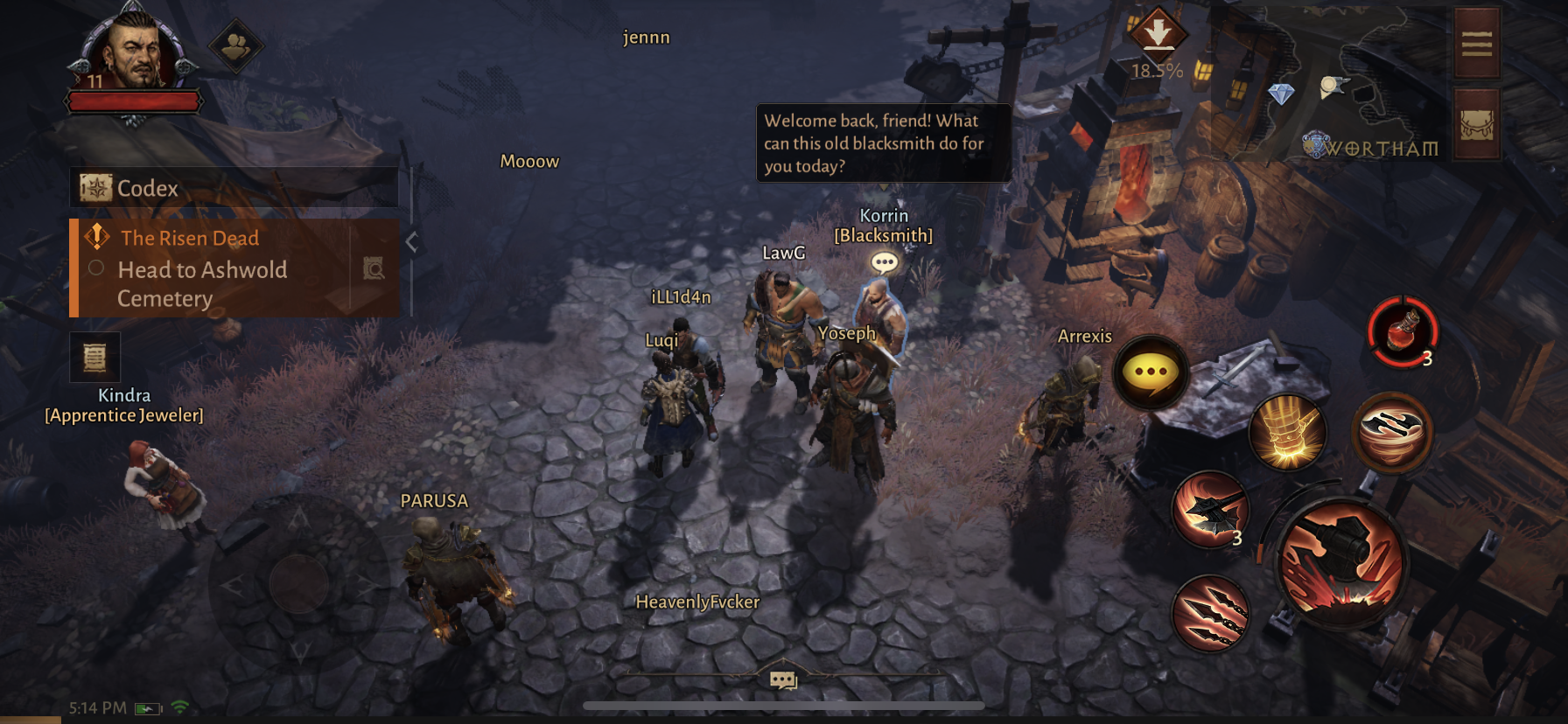The image size is (1568, 724).
Task: Activate the golden whirlwind pillar skill
Action: click(1287, 432)
